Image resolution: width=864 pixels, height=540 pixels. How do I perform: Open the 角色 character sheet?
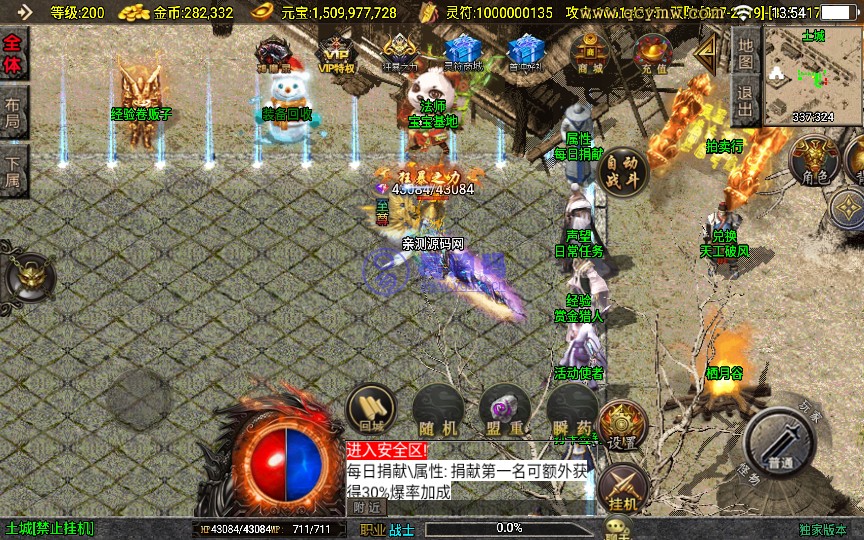click(x=816, y=162)
